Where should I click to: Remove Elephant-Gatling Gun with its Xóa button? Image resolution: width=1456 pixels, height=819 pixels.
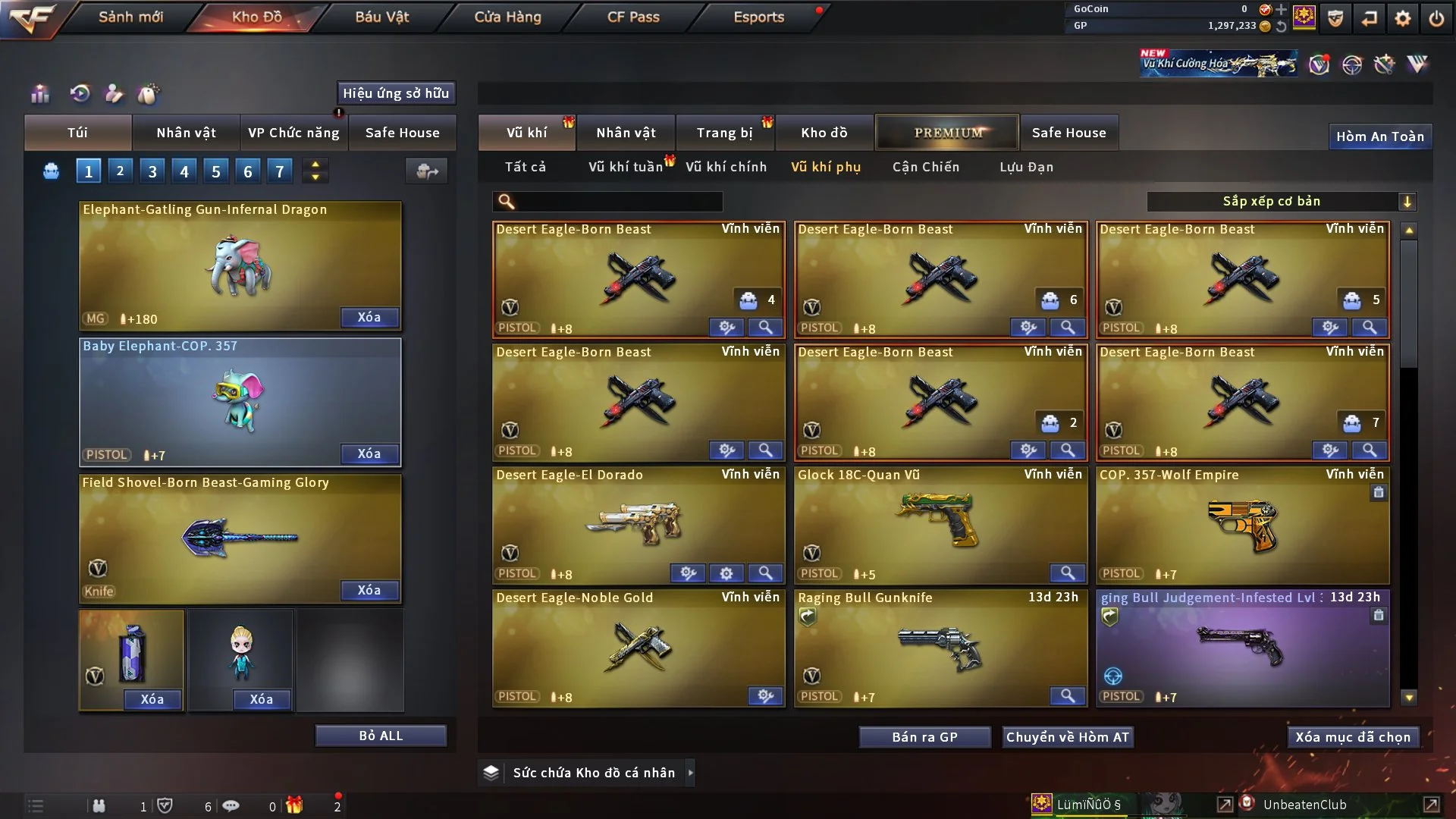pyautogui.click(x=369, y=317)
